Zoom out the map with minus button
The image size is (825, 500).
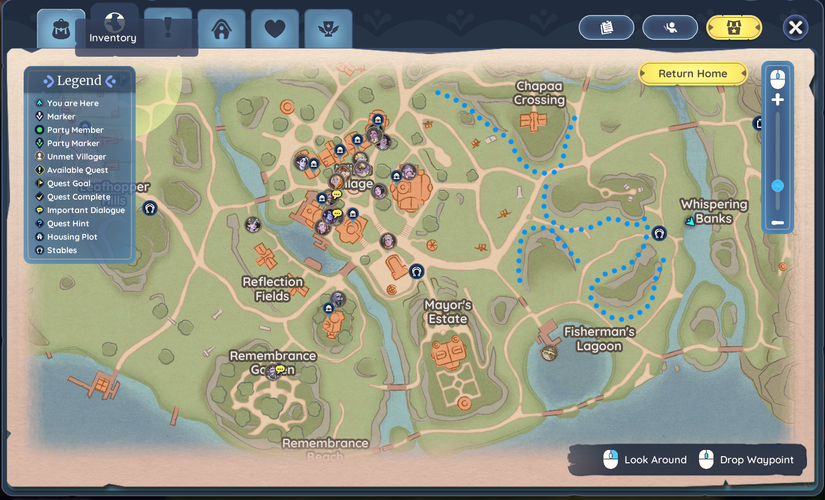[x=777, y=222]
